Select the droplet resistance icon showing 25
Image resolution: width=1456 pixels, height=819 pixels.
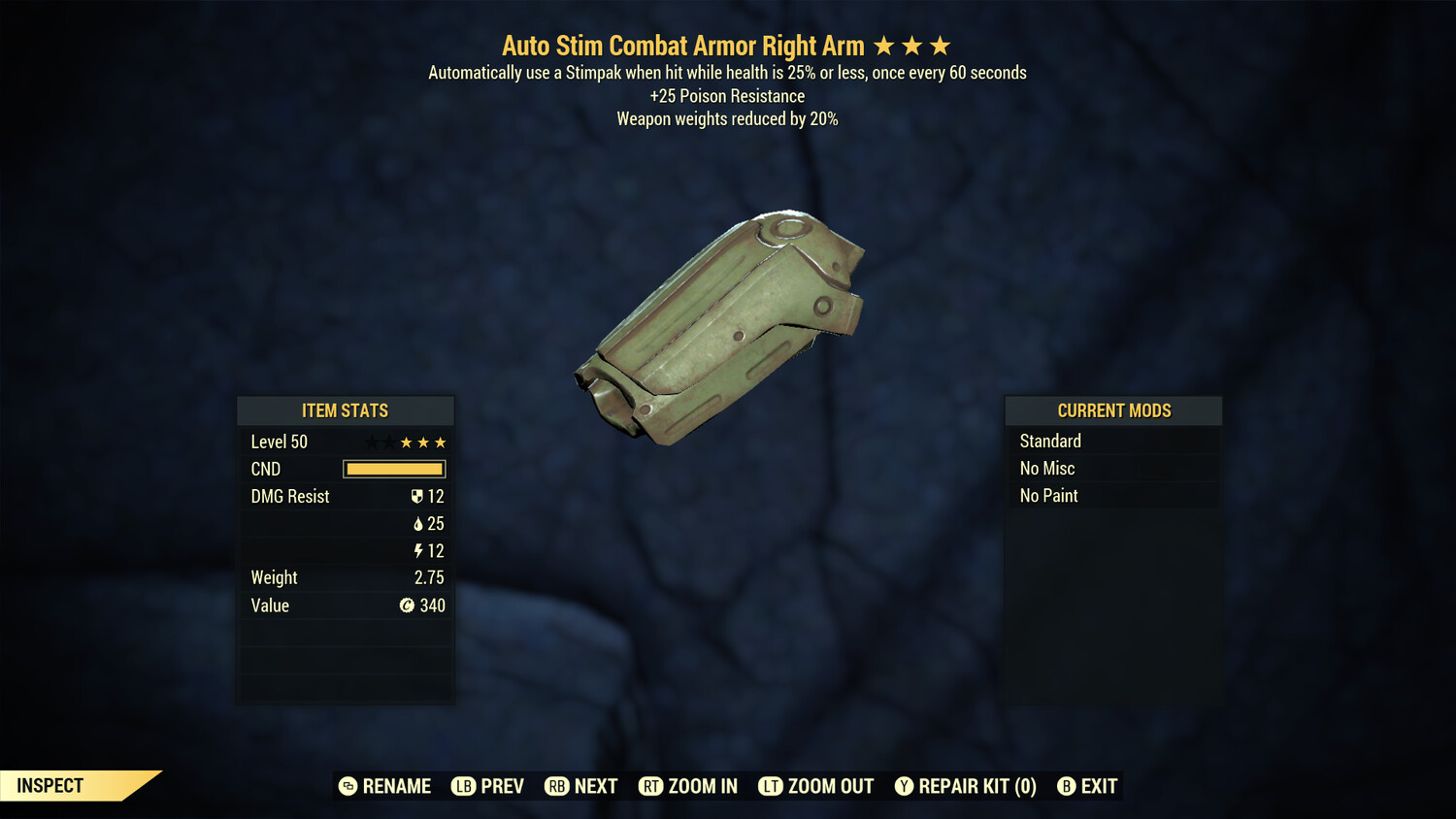(x=417, y=523)
